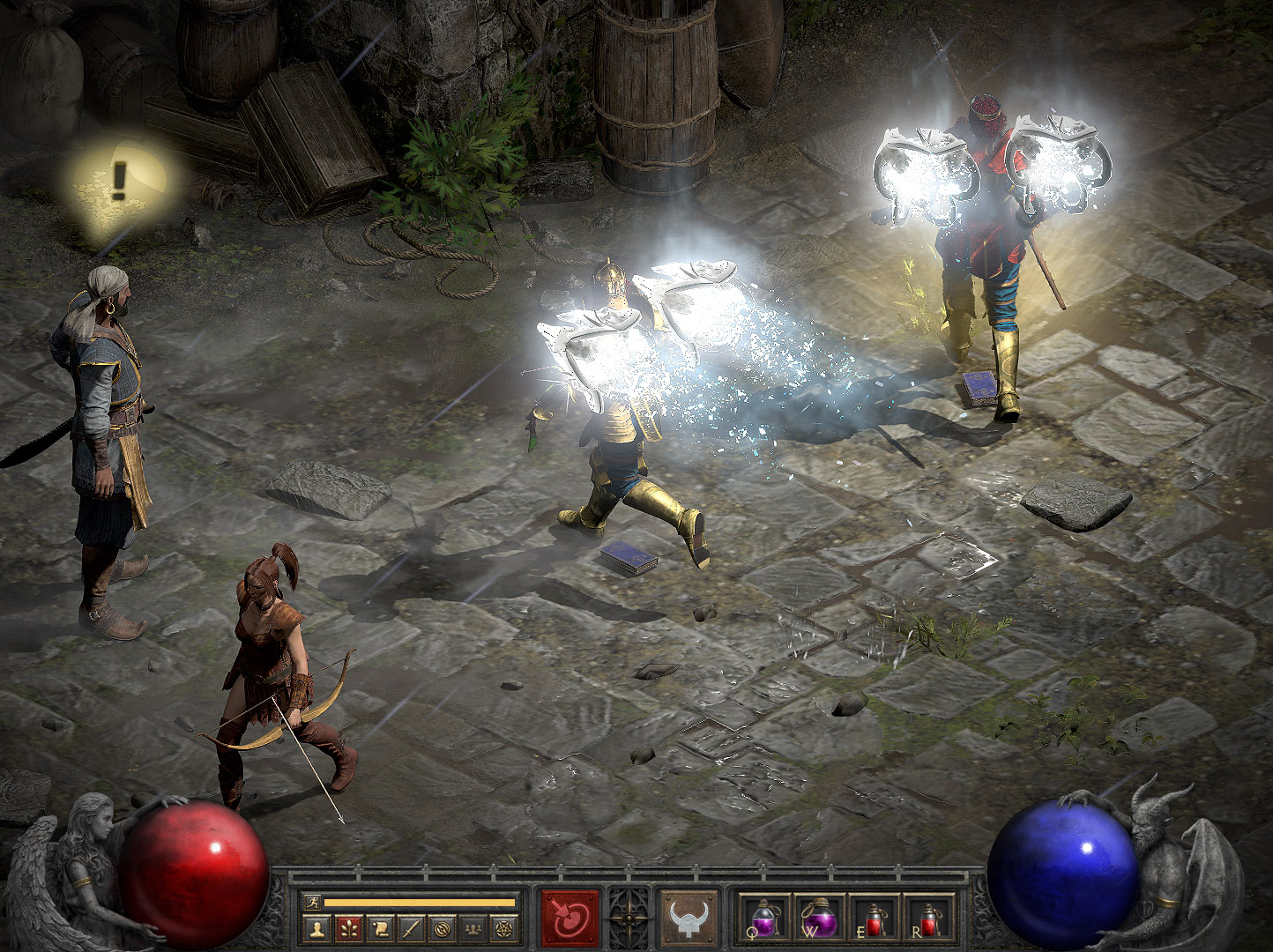Drink the red healing potion in R slot
Image resolution: width=1273 pixels, height=952 pixels.
tap(931, 918)
